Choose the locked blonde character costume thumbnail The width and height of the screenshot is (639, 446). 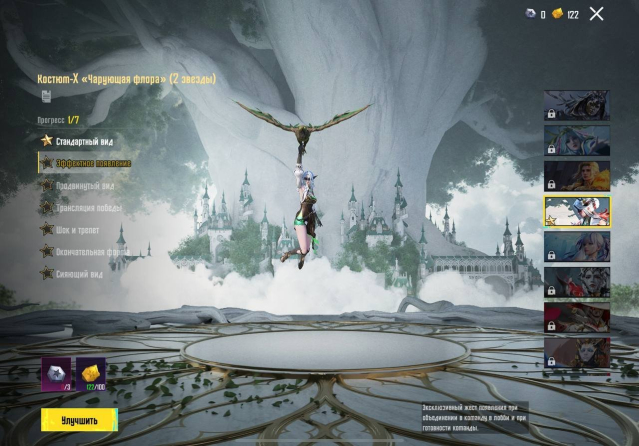[576, 175]
